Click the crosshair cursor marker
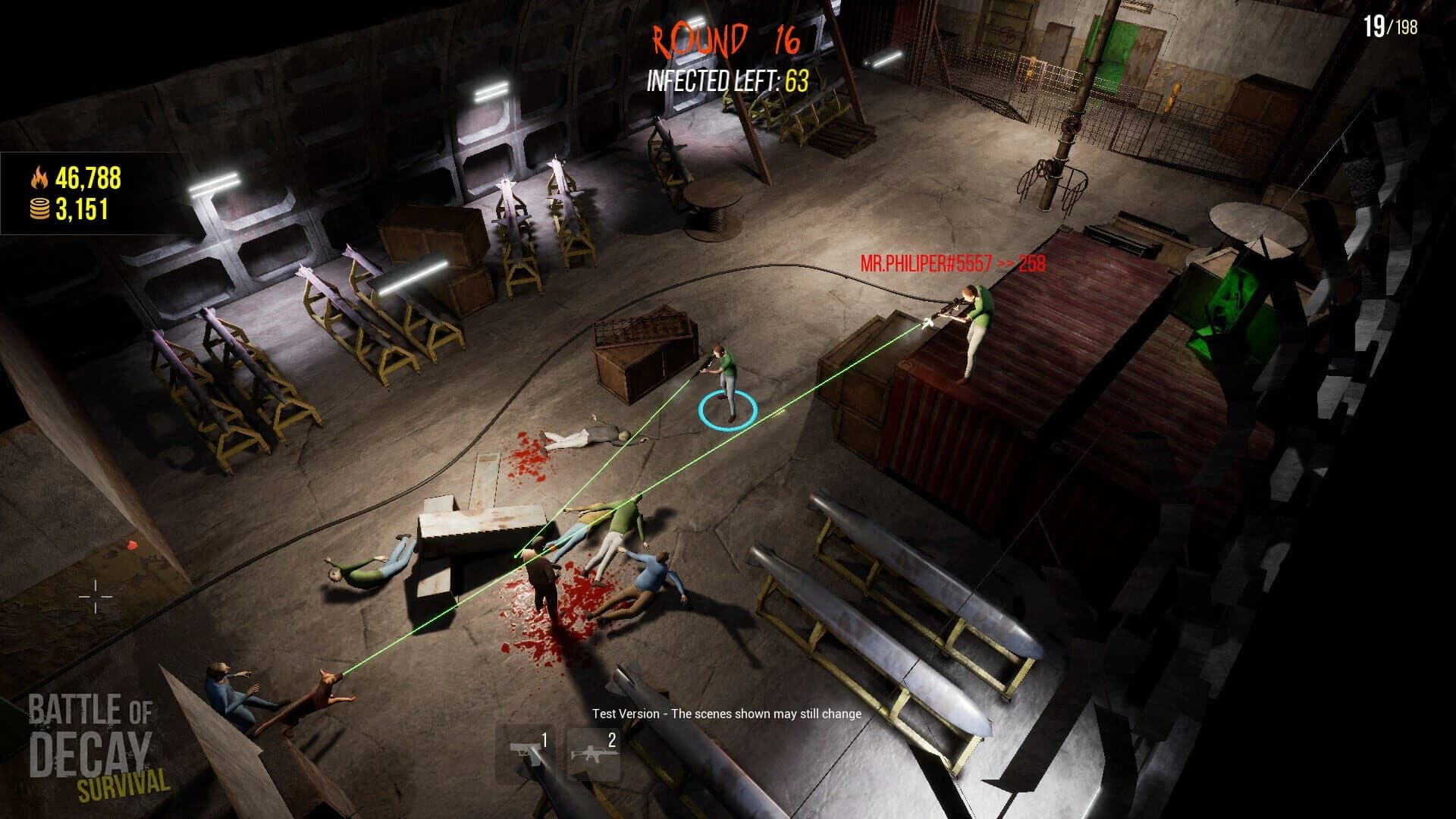Image resolution: width=1456 pixels, height=819 pixels. click(96, 598)
